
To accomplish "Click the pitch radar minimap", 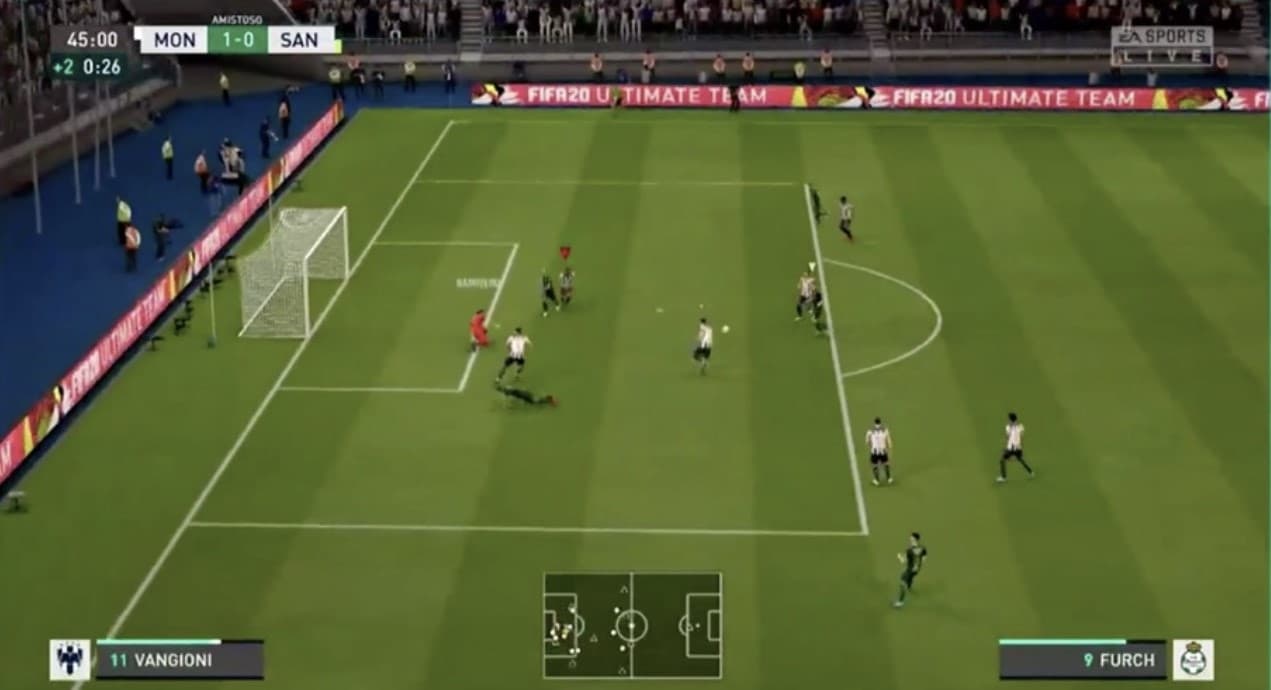I will [x=632, y=626].
